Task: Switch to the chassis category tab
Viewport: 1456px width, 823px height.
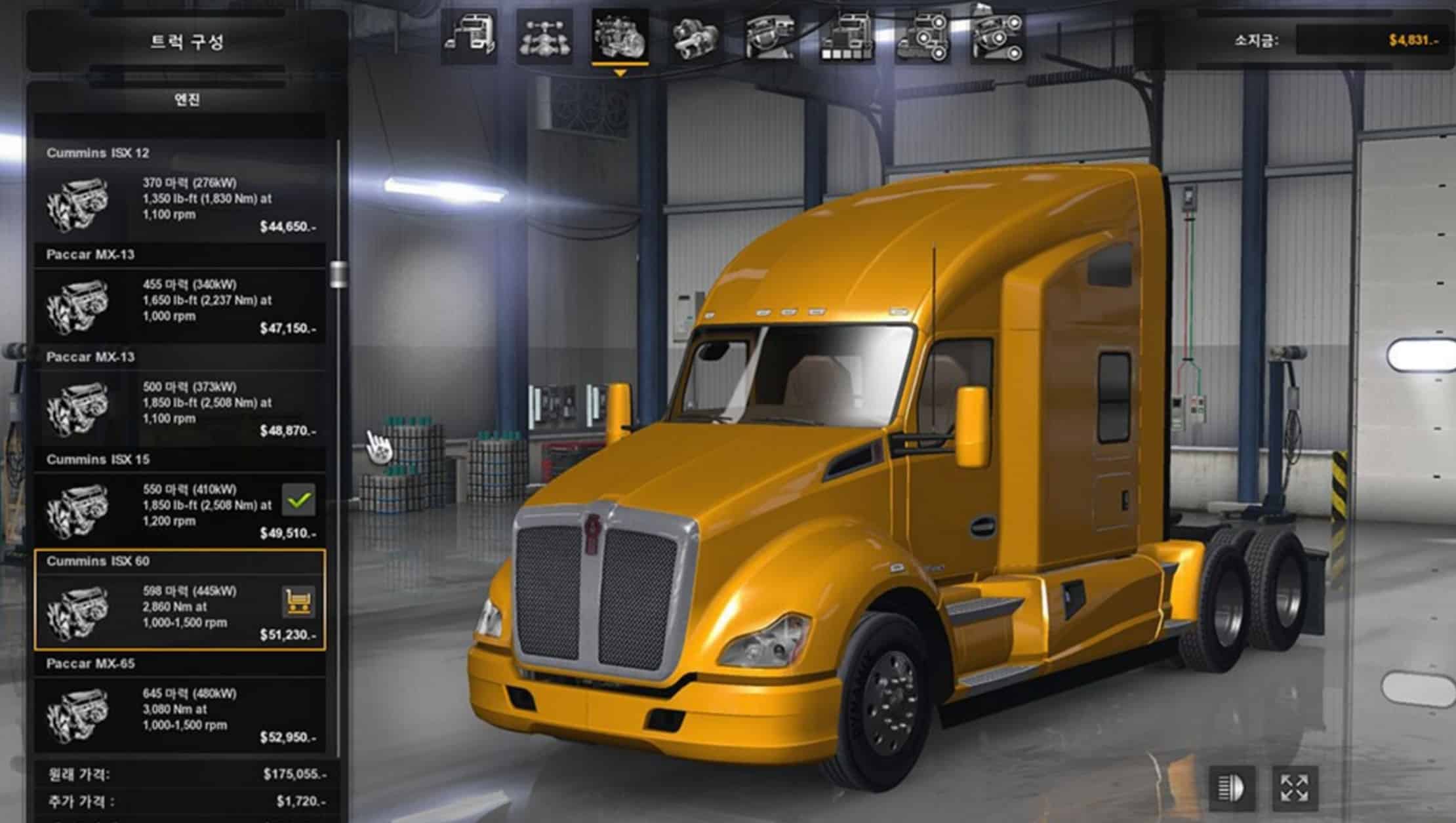Action: click(x=544, y=37)
